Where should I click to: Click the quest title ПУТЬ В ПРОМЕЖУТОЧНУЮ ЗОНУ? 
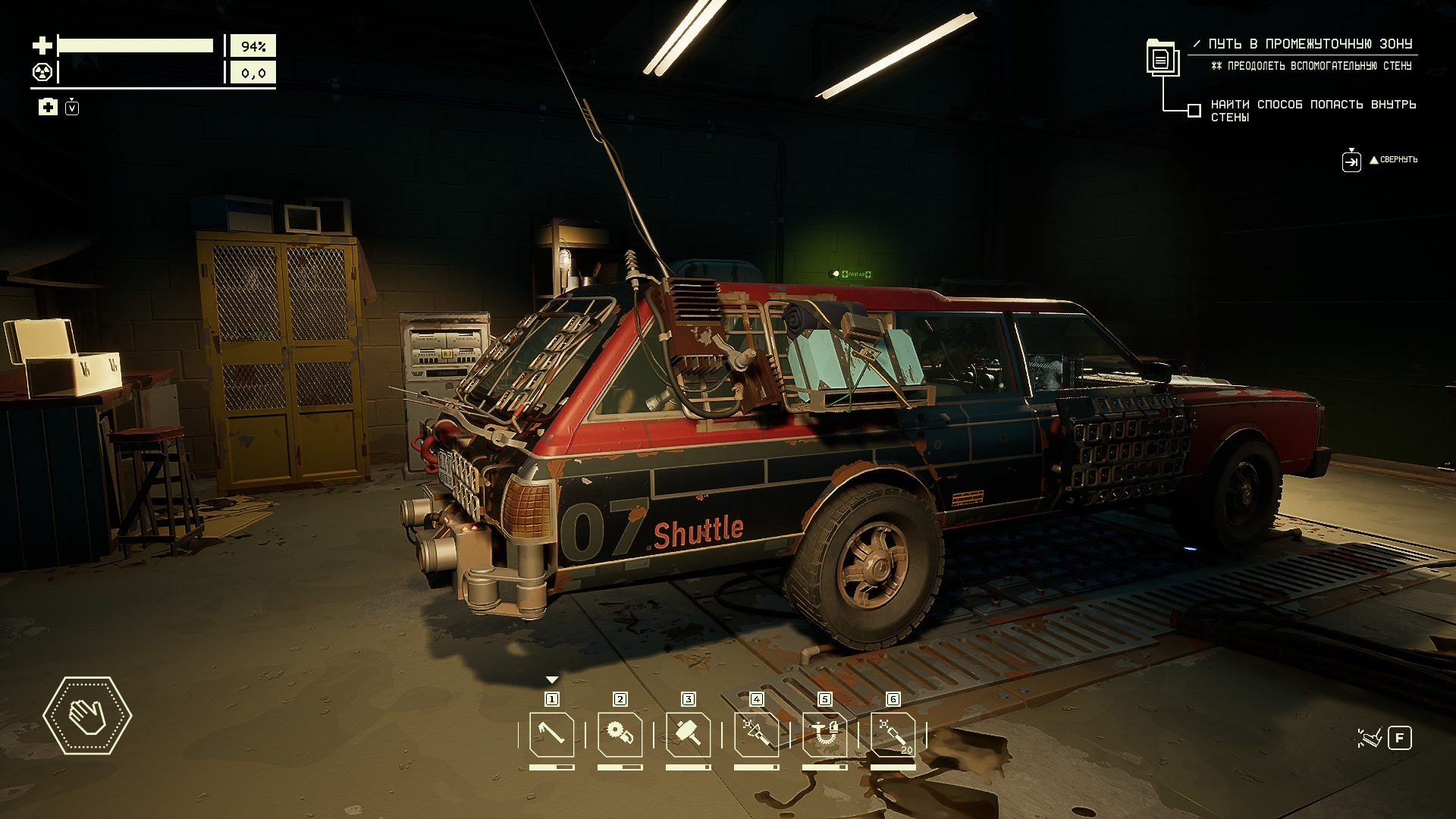point(1310,44)
